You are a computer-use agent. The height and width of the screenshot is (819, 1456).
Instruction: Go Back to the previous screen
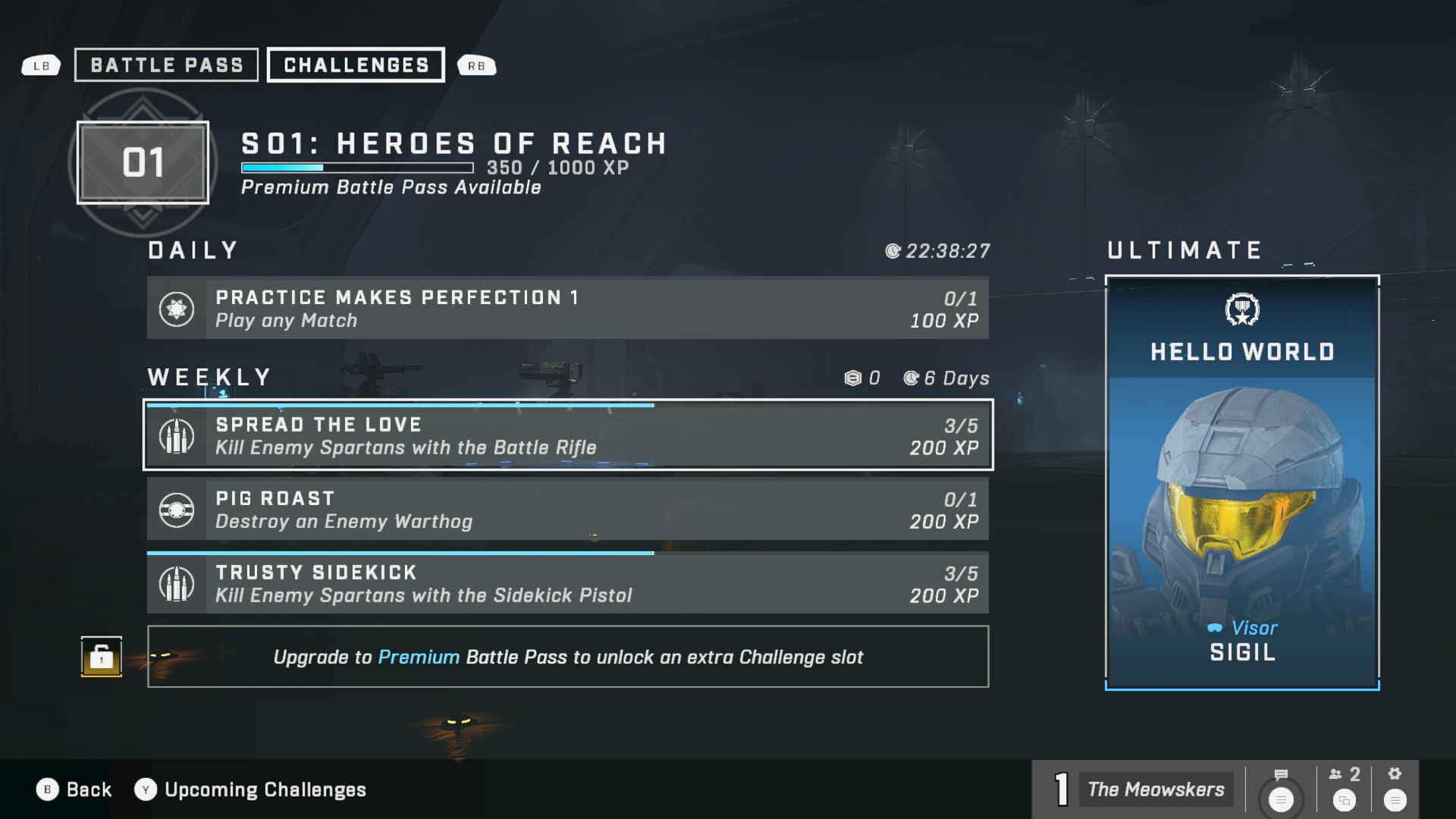[x=74, y=789]
